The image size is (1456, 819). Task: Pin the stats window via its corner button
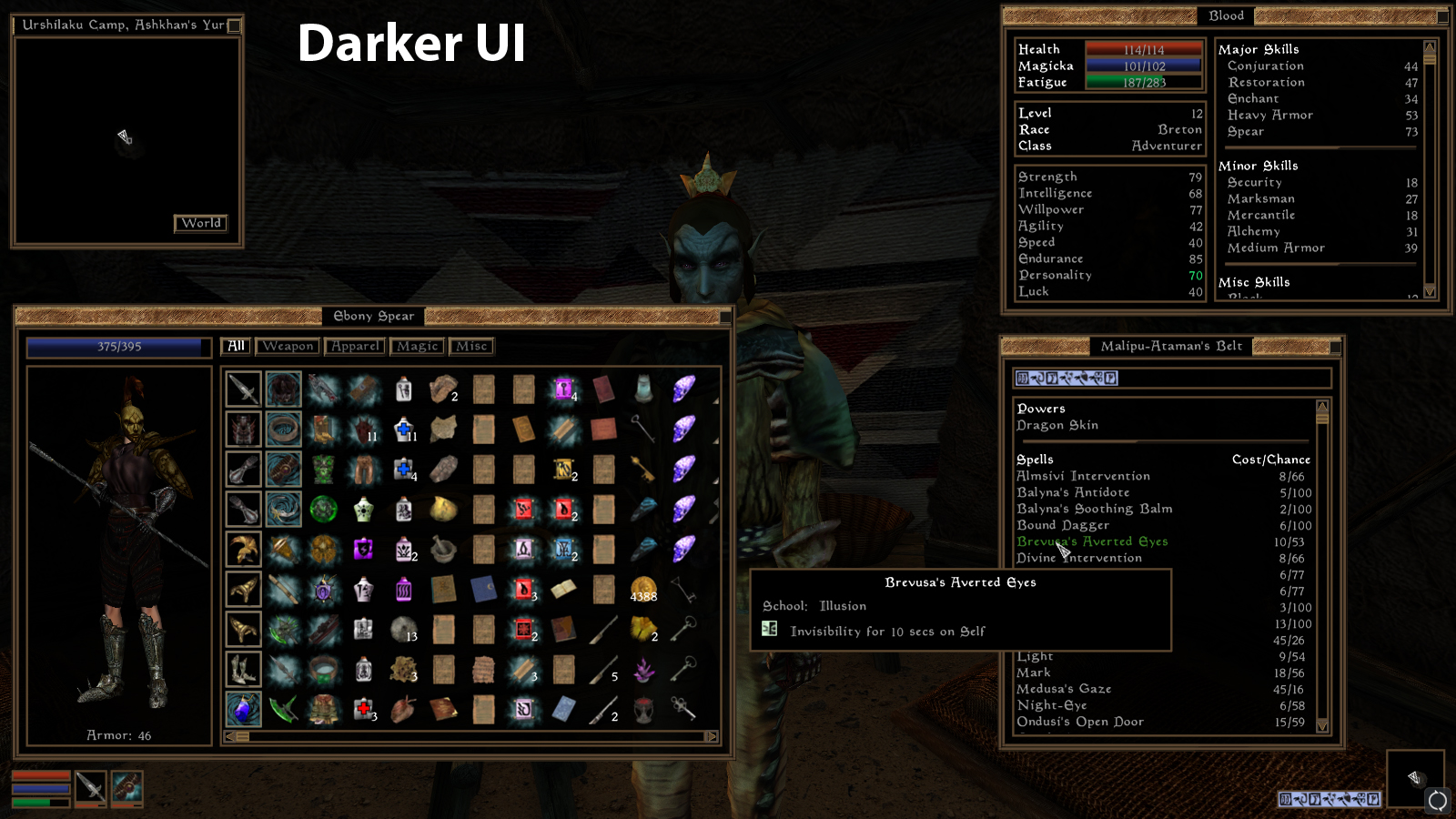point(1442,16)
